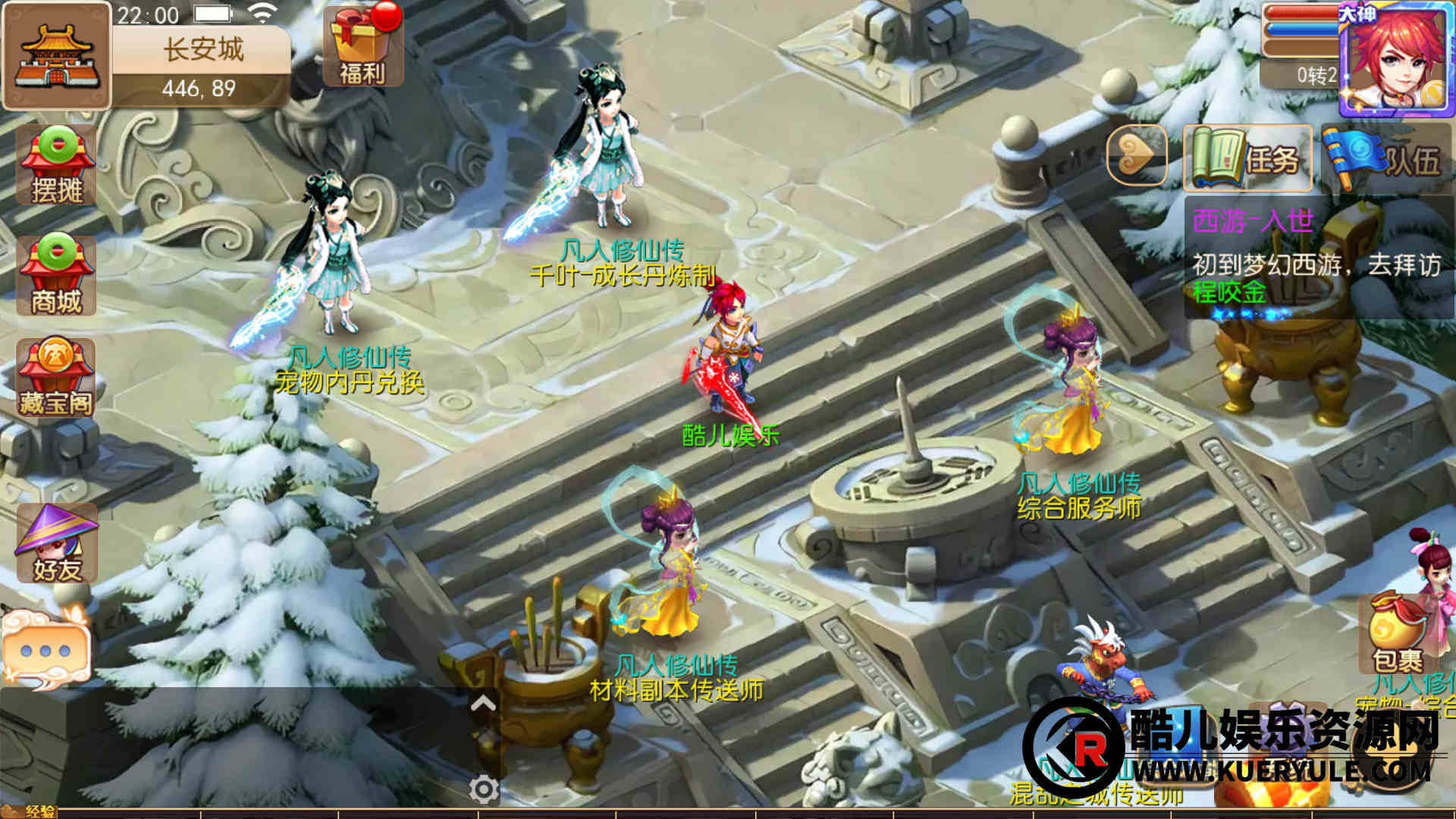The width and height of the screenshot is (1456, 819).
Task: Expand the chat panel arrow
Action: tap(483, 704)
